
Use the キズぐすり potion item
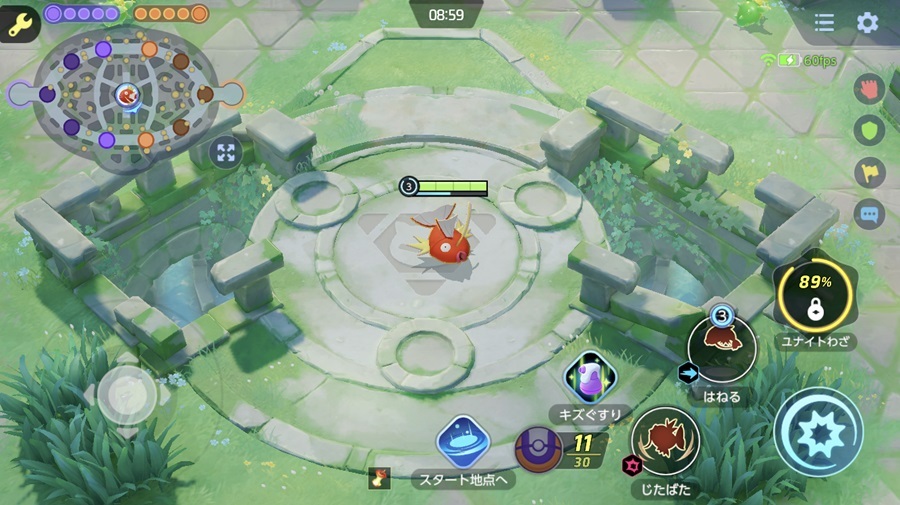[589, 378]
